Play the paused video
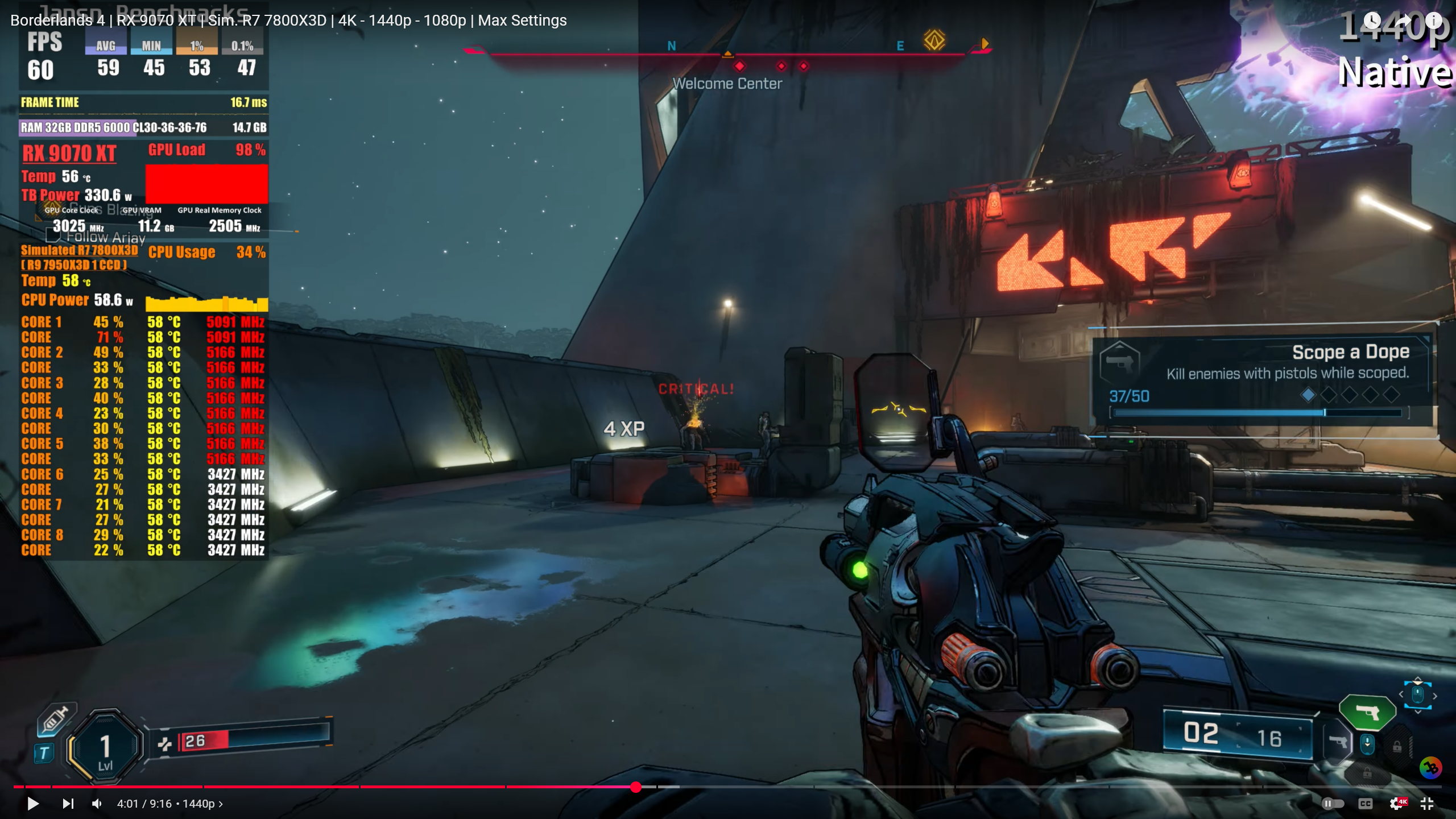 click(33, 804)
